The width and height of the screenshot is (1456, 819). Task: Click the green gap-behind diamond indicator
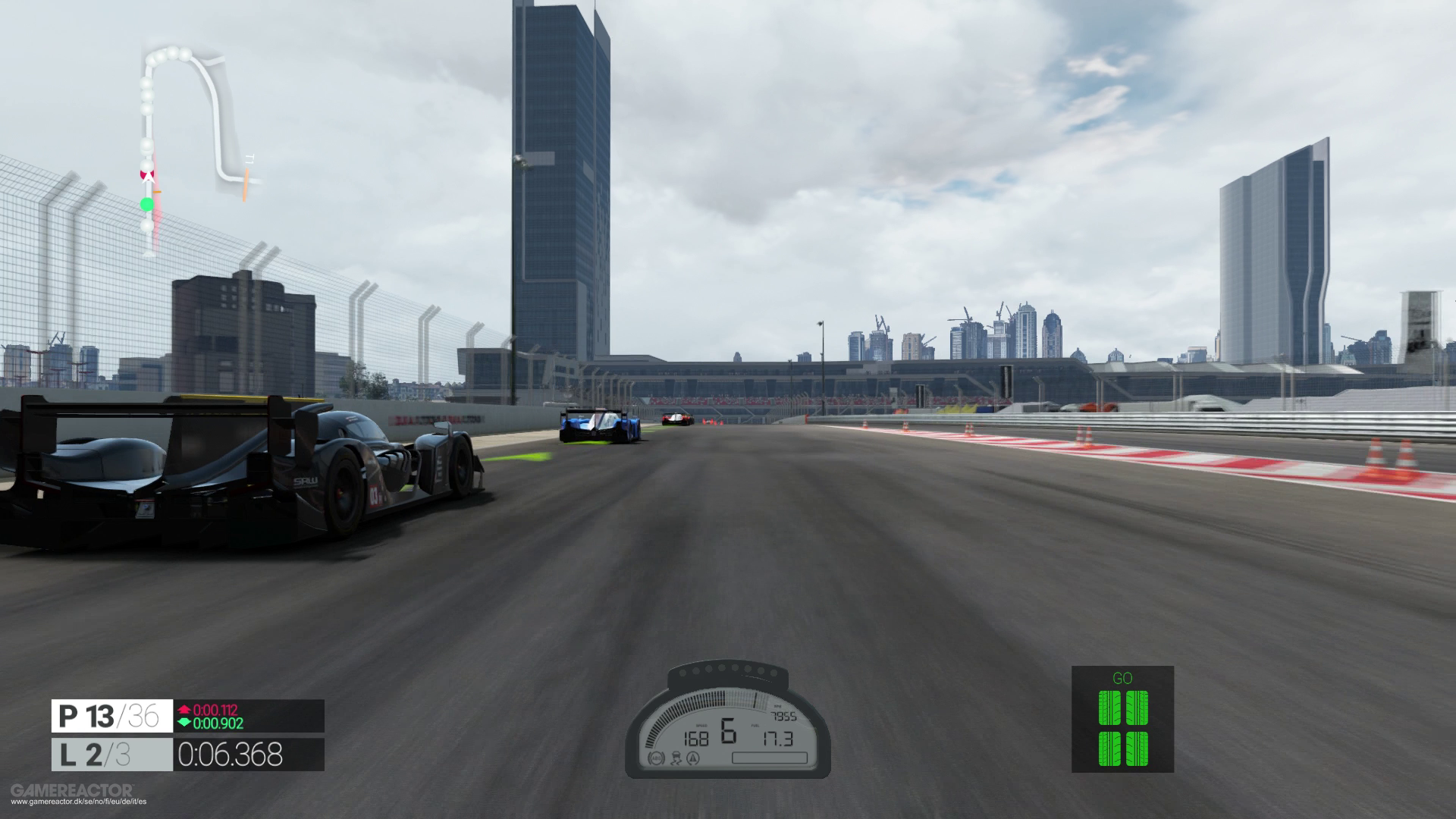184,722
